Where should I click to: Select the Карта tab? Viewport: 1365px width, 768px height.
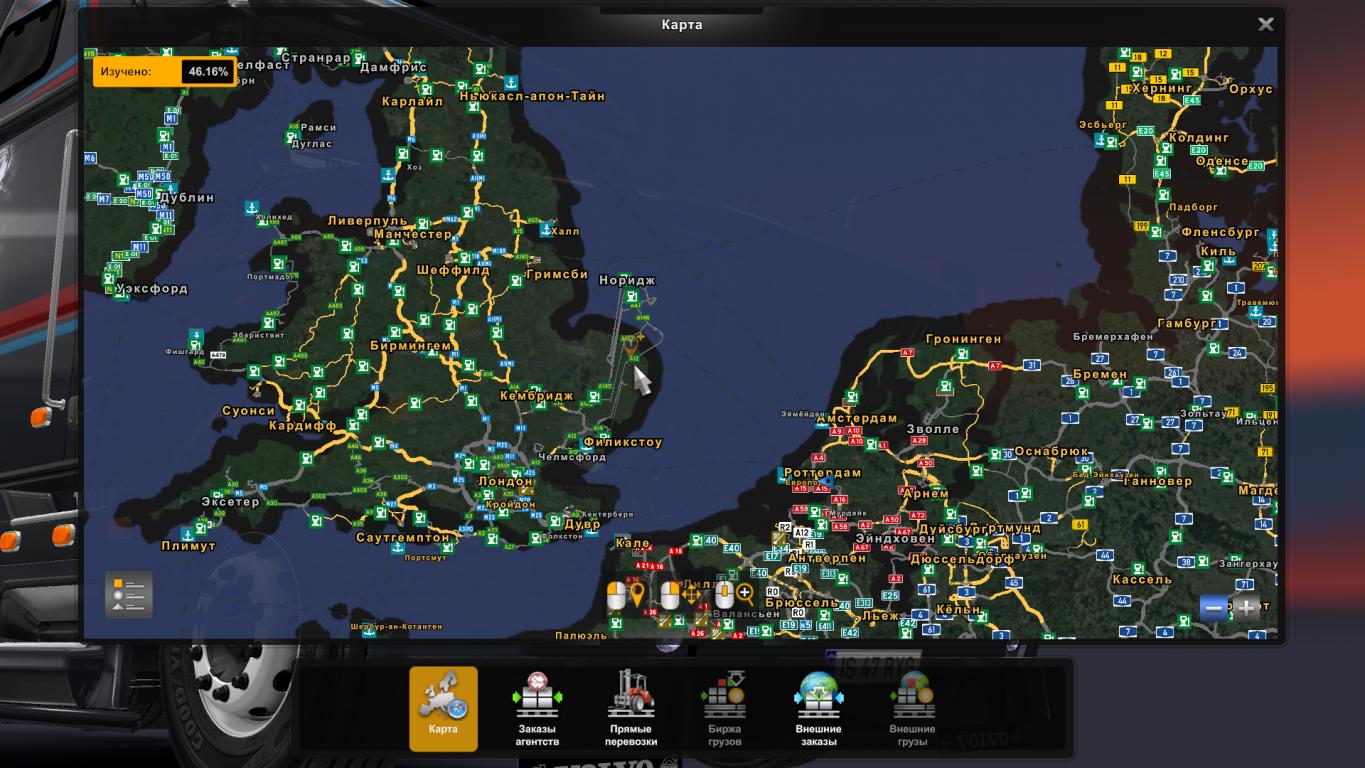click(443, 709)
